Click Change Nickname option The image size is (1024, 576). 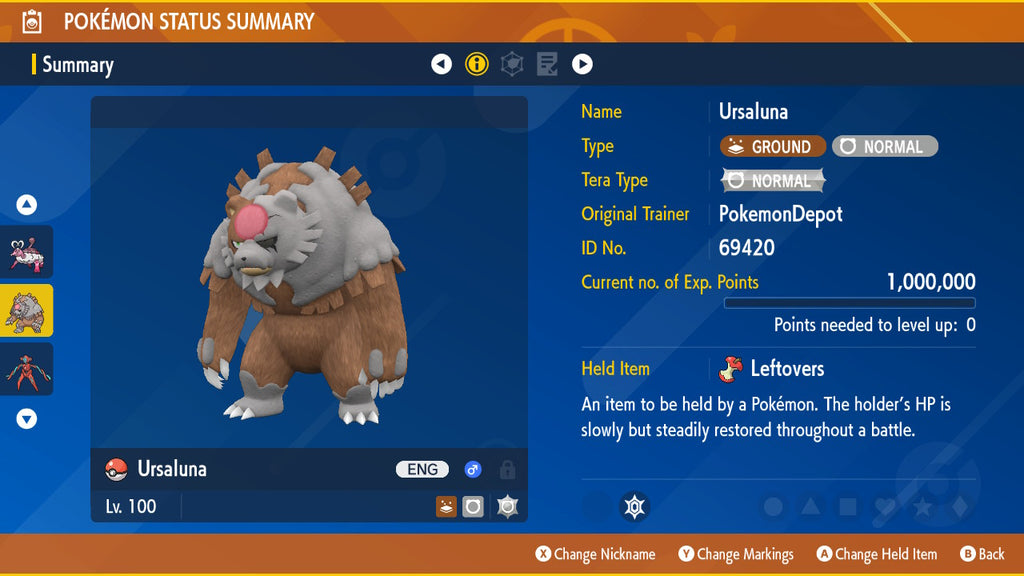click(596, 554)
